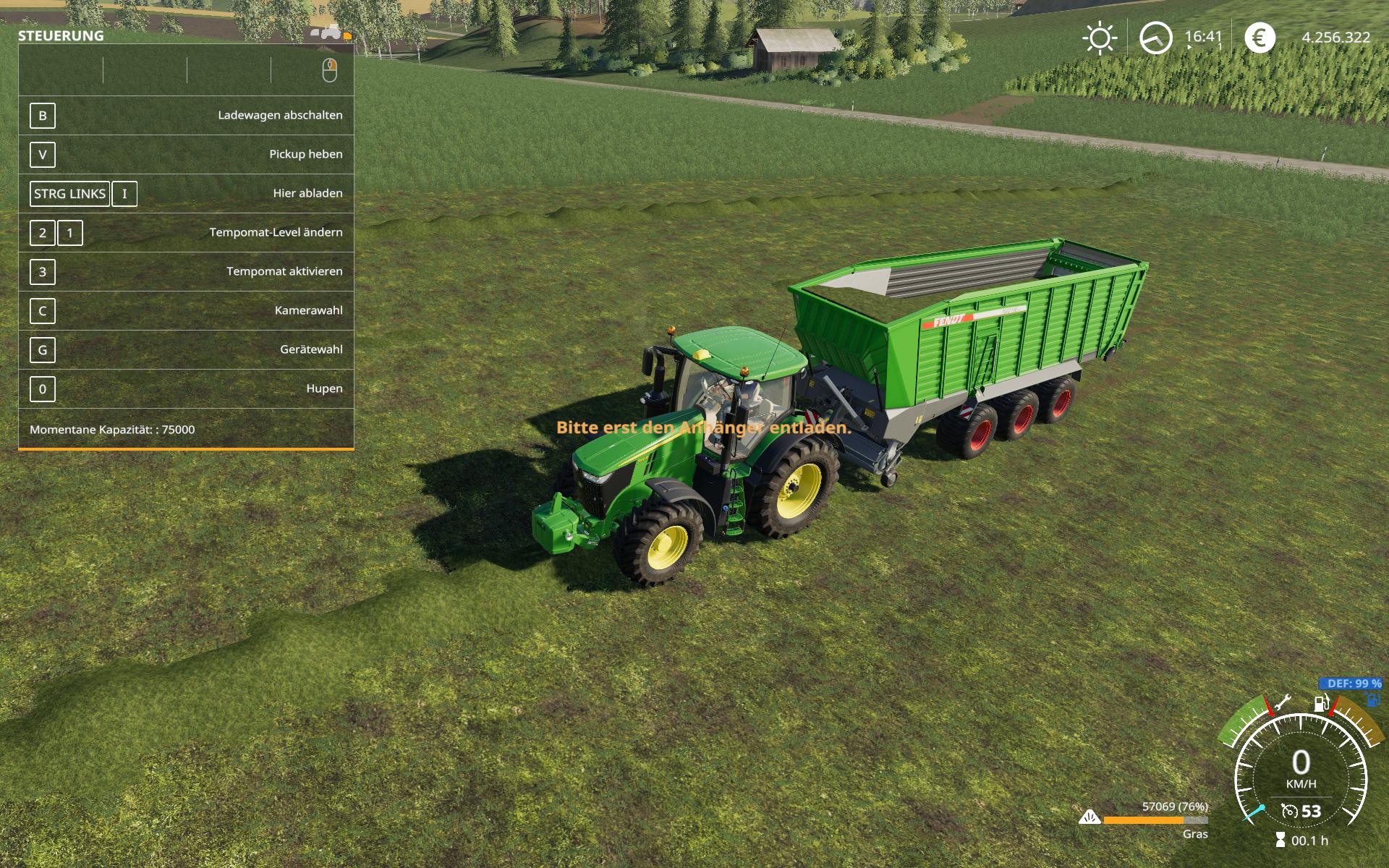Viewport: 1389px width, 868px height.
Task: Click the mouse icon in the controls header
Action: 329,71
